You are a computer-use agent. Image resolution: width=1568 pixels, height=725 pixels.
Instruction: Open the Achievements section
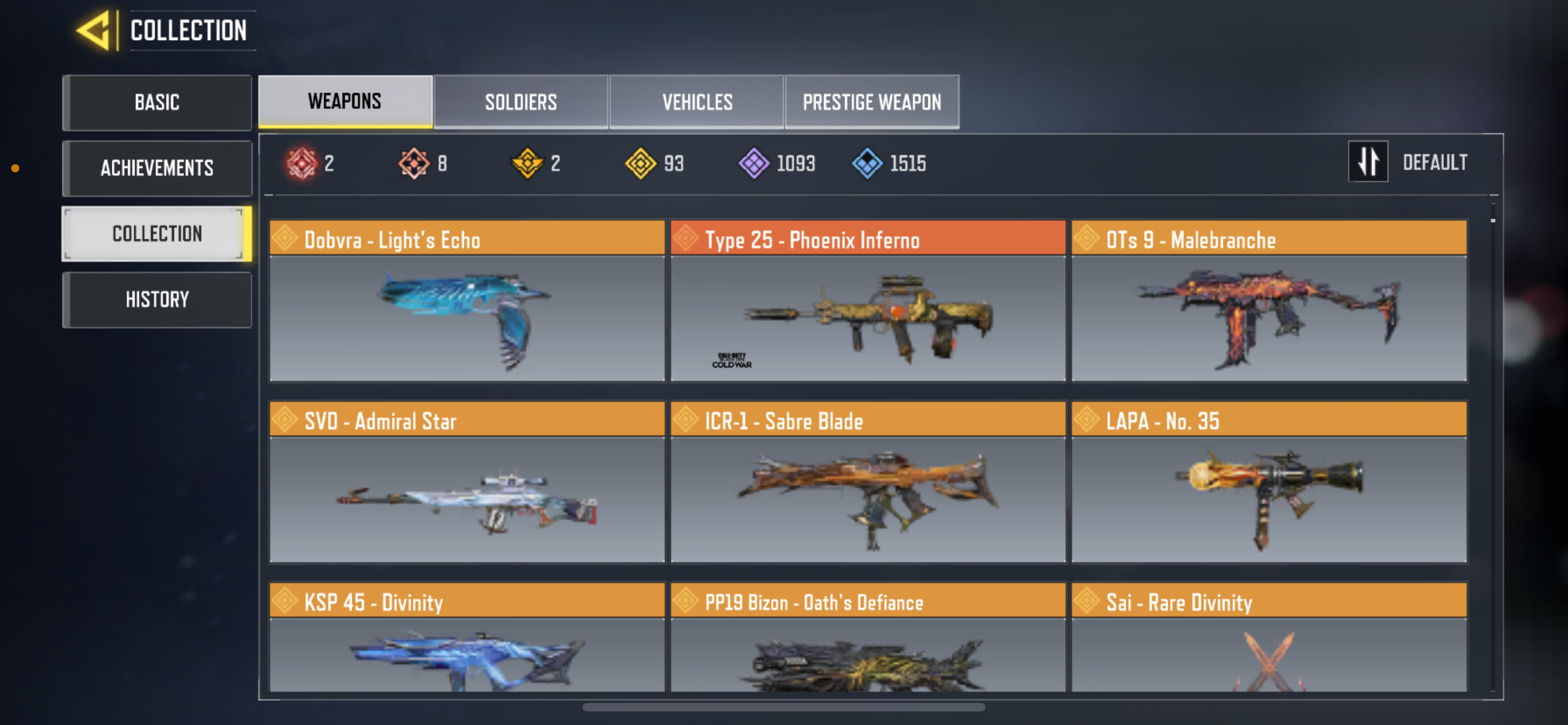click(157, 168)
